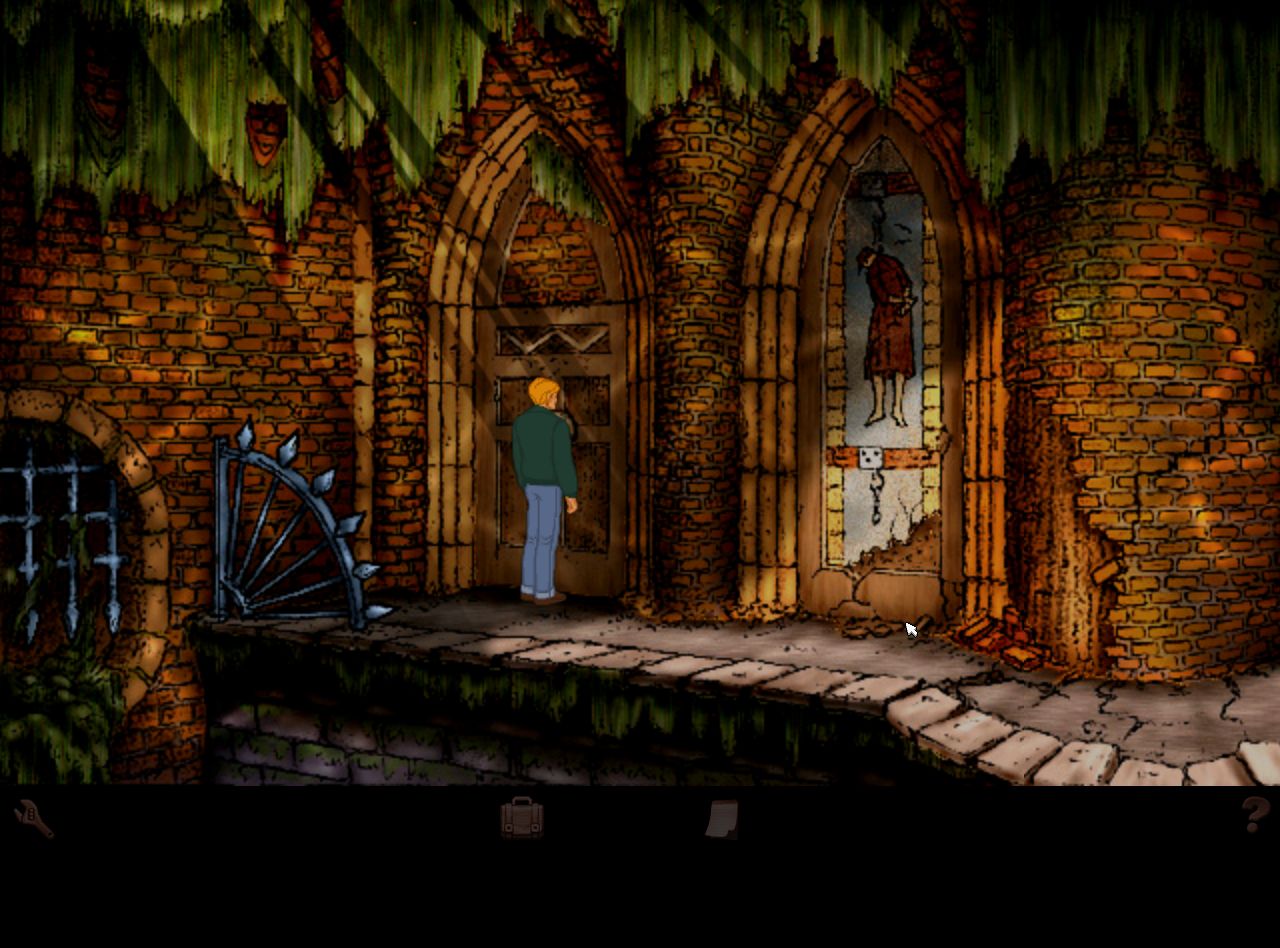Open the paper notes icon

click(722, 818)
